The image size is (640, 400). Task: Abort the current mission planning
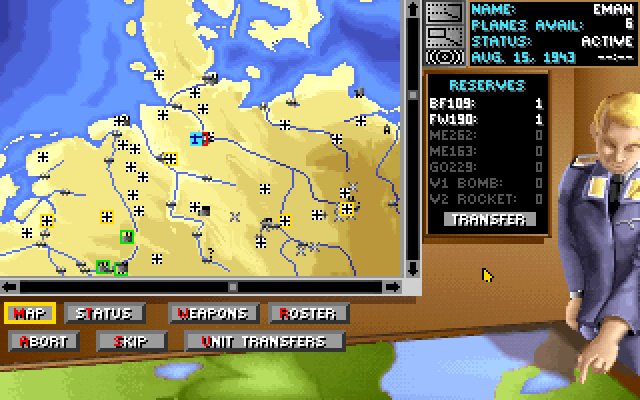click(44, 341)
